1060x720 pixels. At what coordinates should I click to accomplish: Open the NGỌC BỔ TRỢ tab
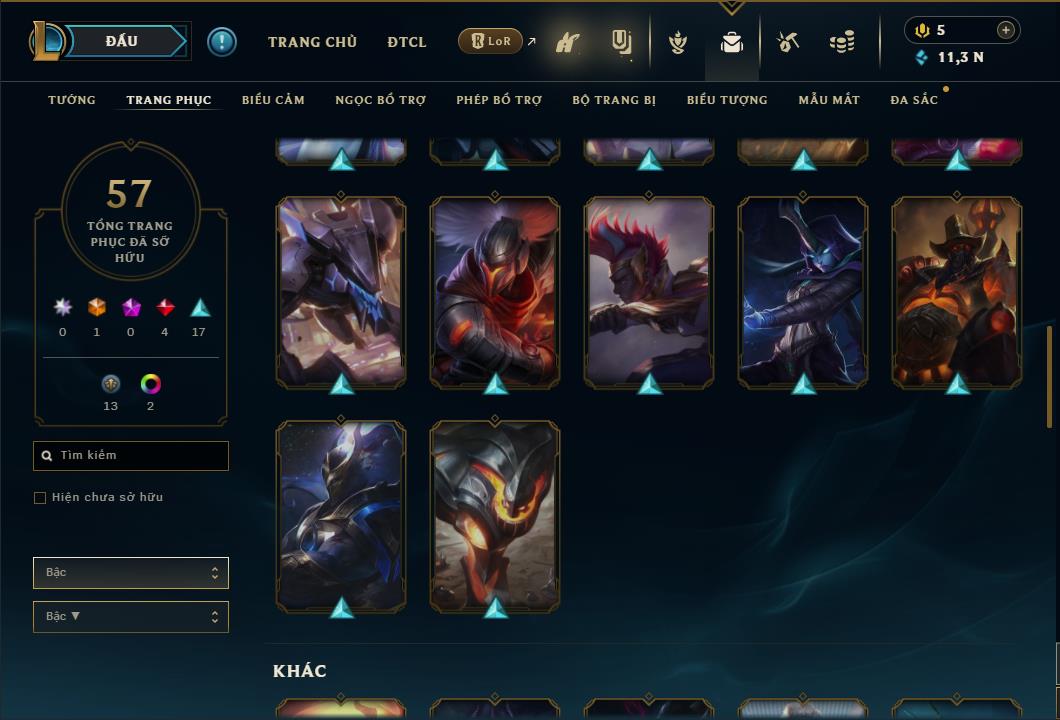click(x=380, y=100)
